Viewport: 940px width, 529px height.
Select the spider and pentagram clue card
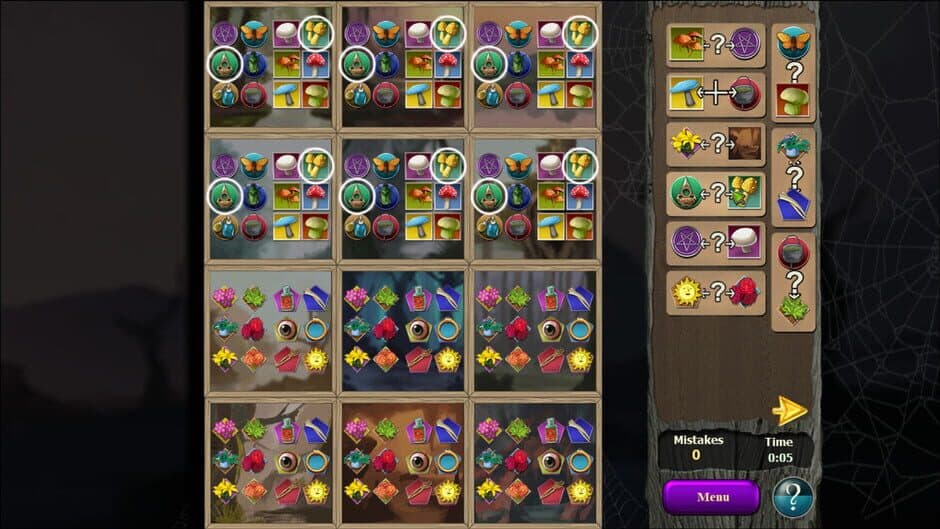715,45
